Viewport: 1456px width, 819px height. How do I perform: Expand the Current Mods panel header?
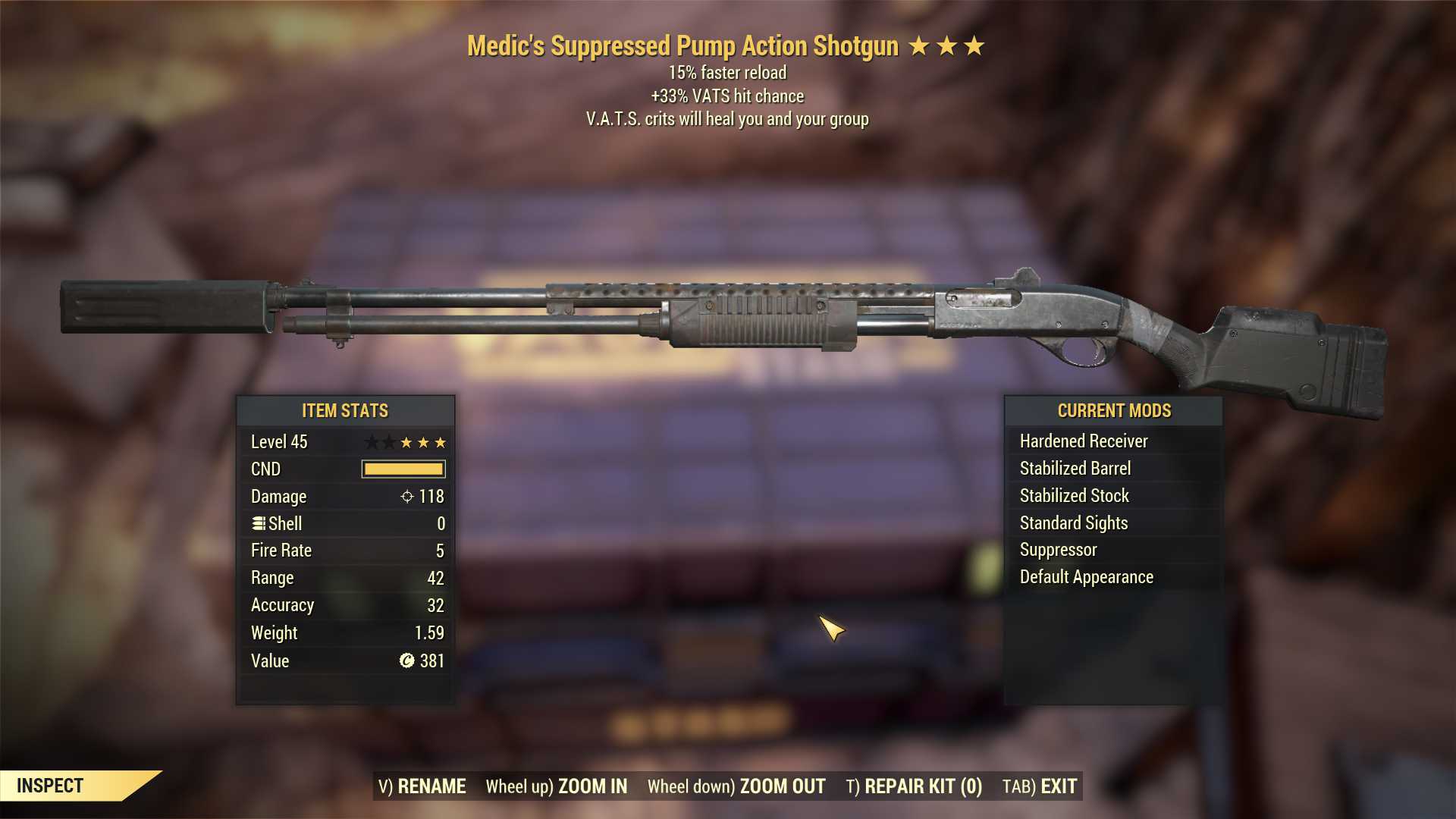tap(1115, 410)
